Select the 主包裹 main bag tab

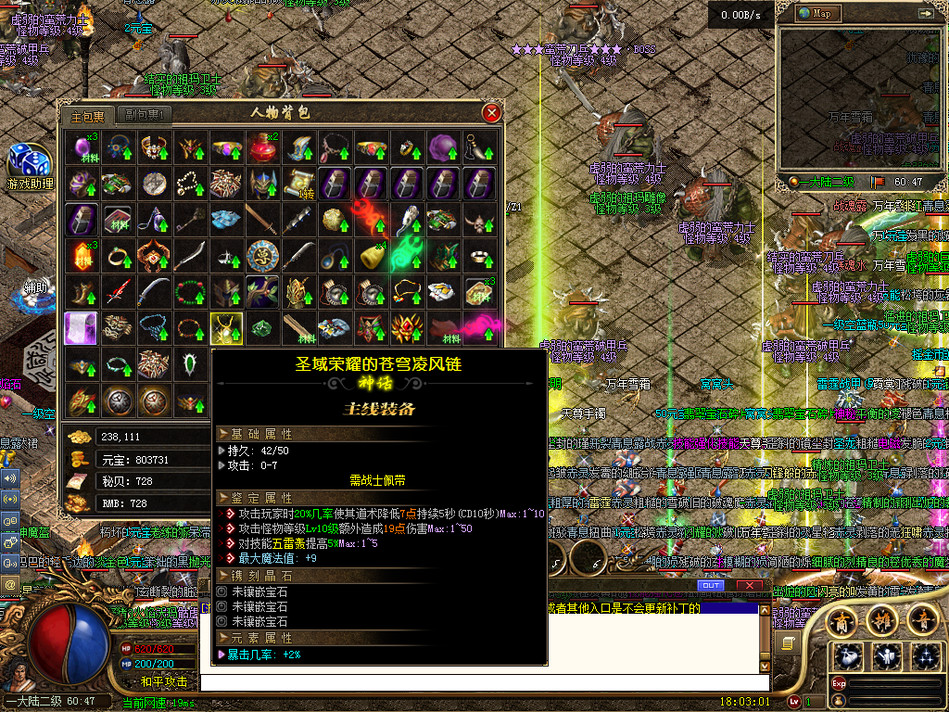click(86, 116)
